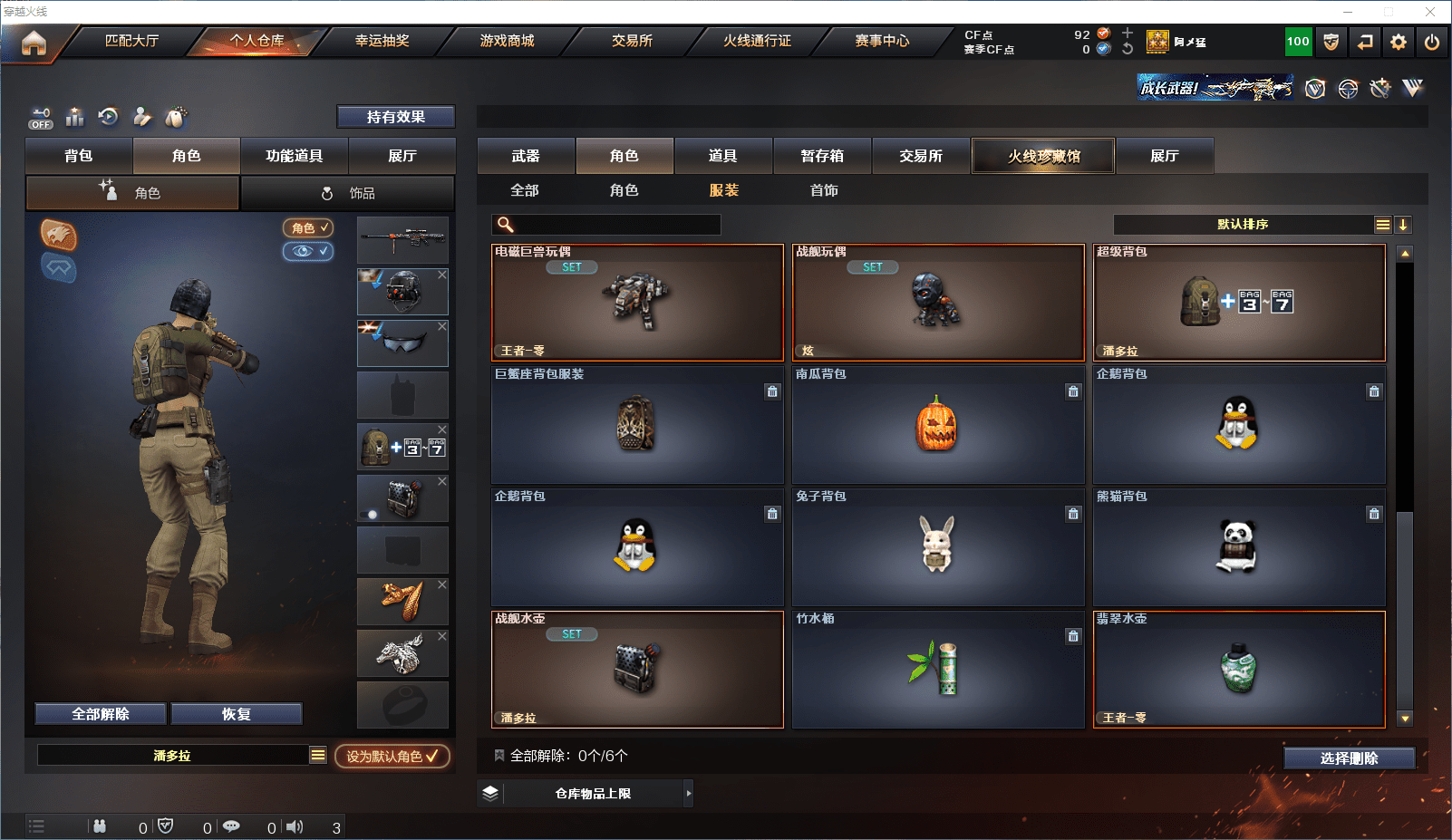Open the 游戏商城 game shop
The image size is (1452, 840).
coord(507,41)
